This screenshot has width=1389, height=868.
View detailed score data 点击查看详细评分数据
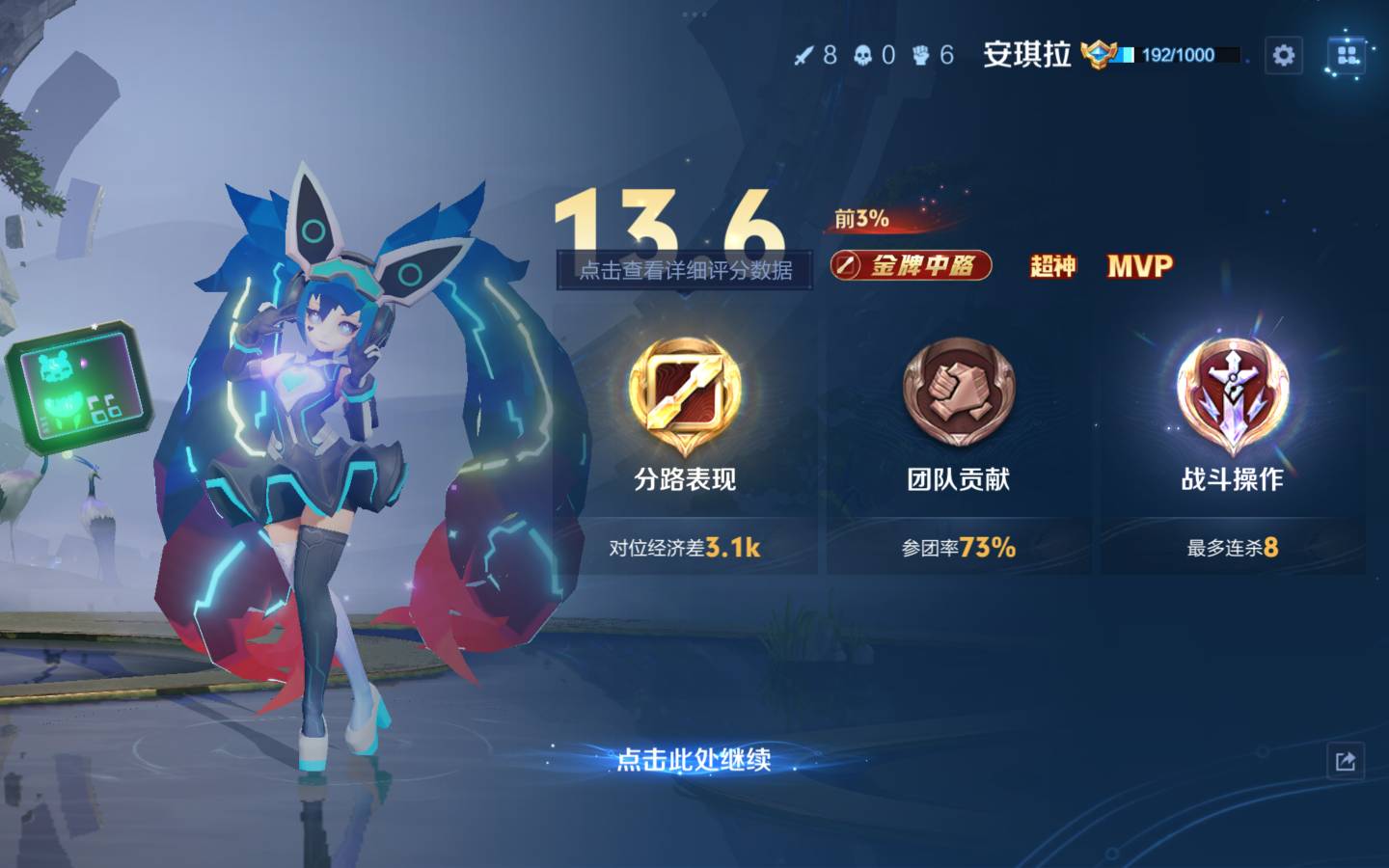[x=685, y=270]
